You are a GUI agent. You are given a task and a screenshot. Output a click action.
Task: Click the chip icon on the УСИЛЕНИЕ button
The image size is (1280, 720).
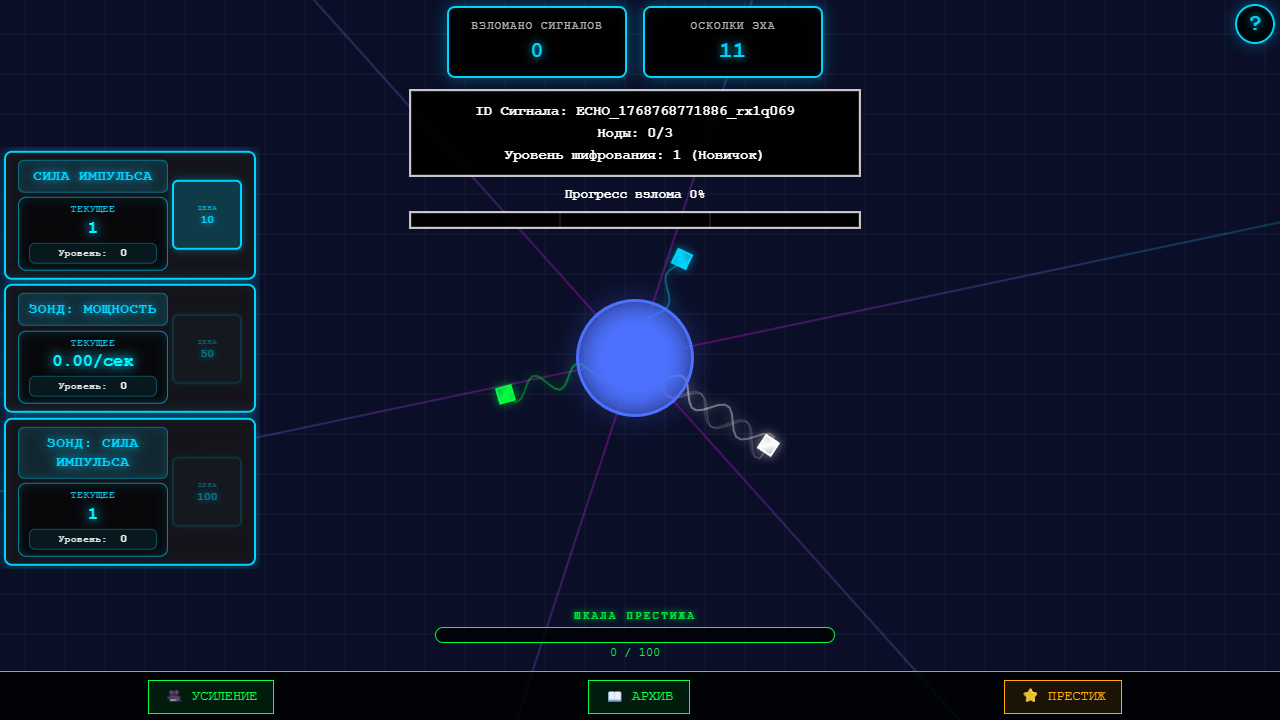click(172, 697)
